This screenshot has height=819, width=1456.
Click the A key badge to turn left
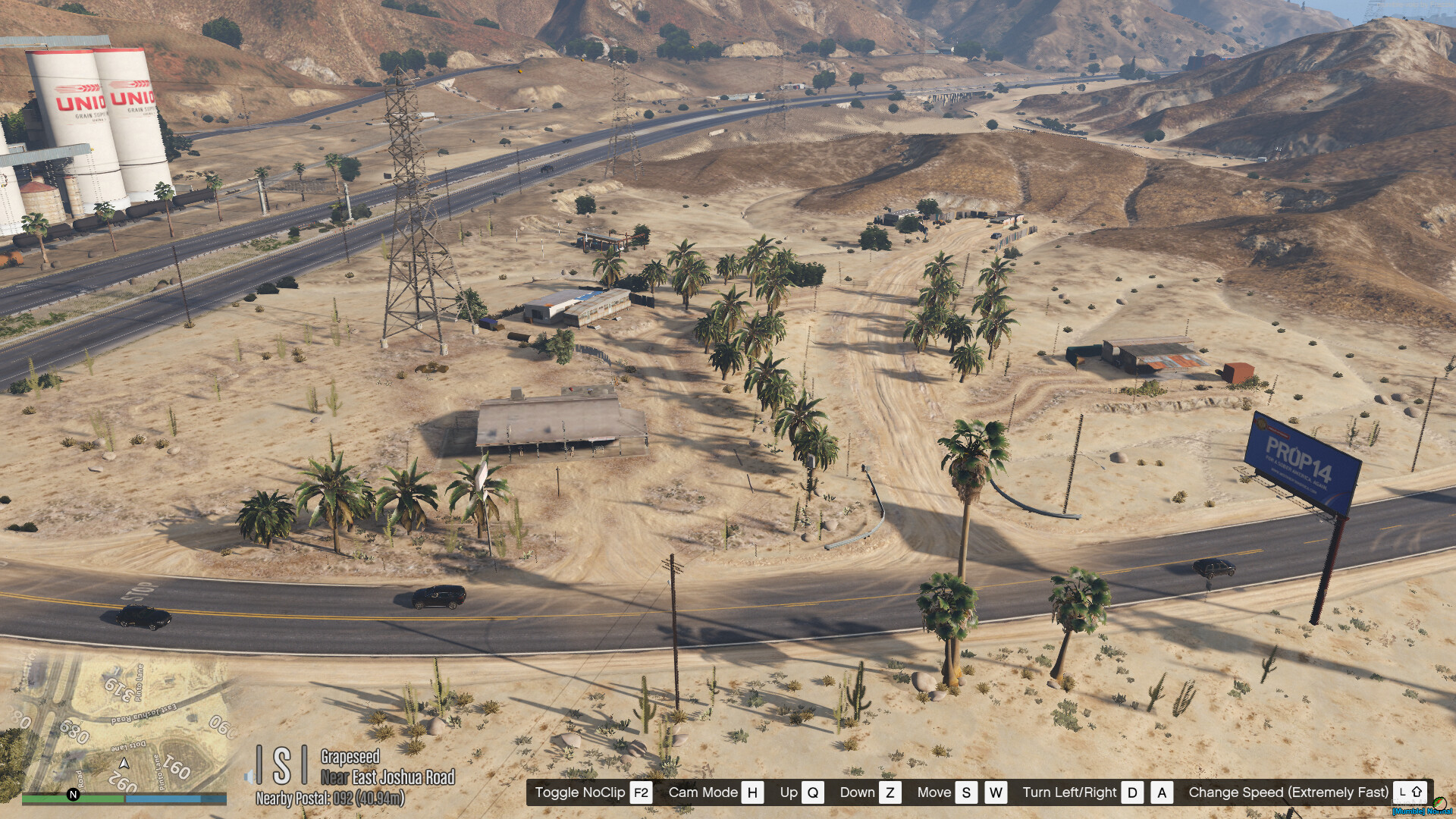[1161, 792]
